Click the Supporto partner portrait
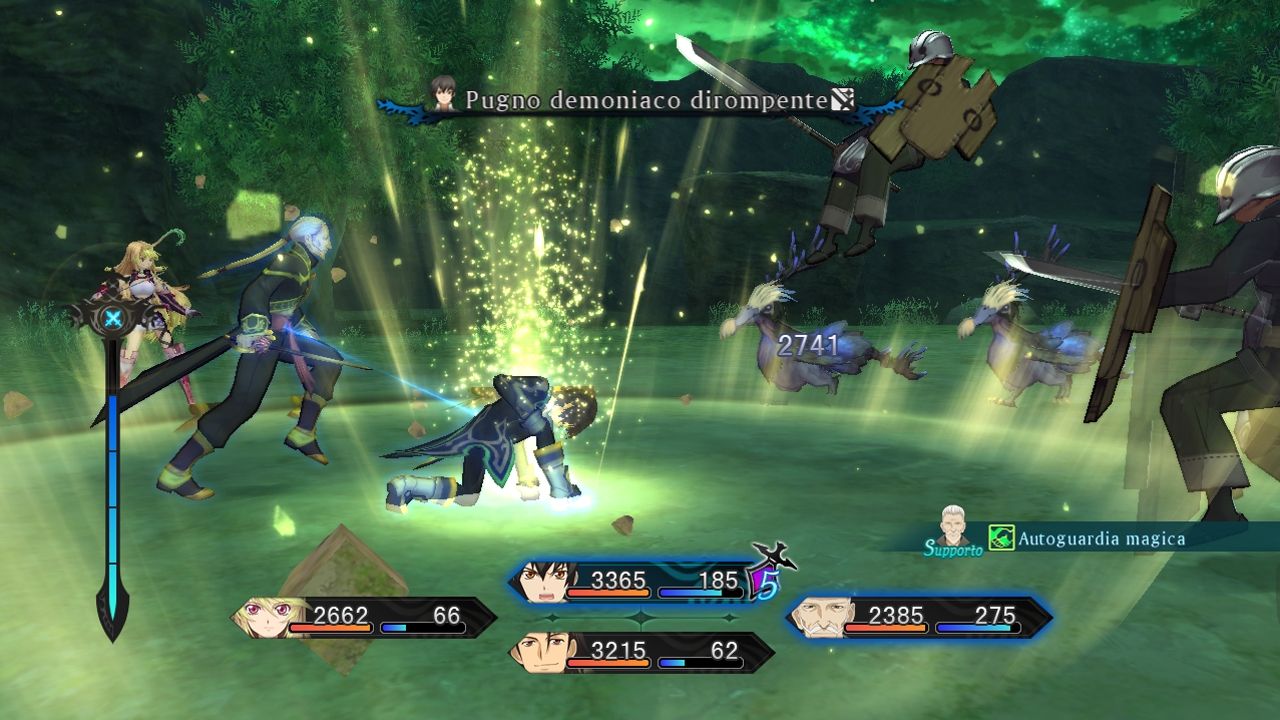The image size is (1280, 720). click(954, 525)
